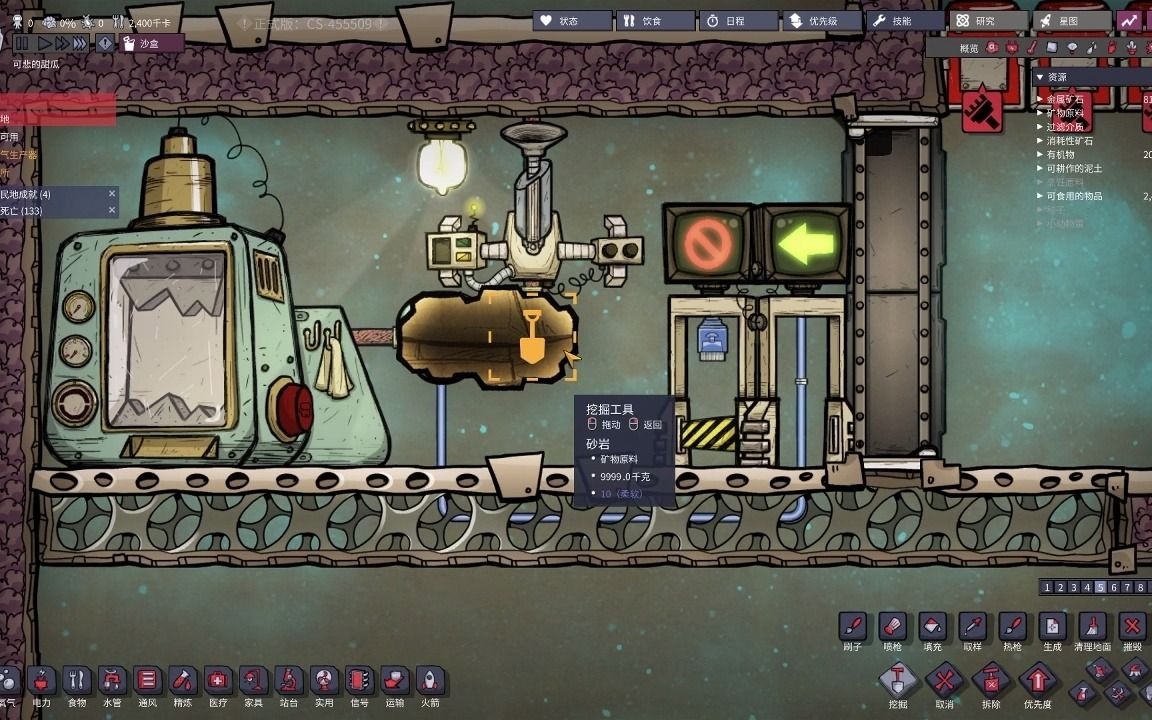Viewport: 1152px width, 720px height.
Task: Activate the 优先度 (Priority) tool
Action: point(1037,684)
